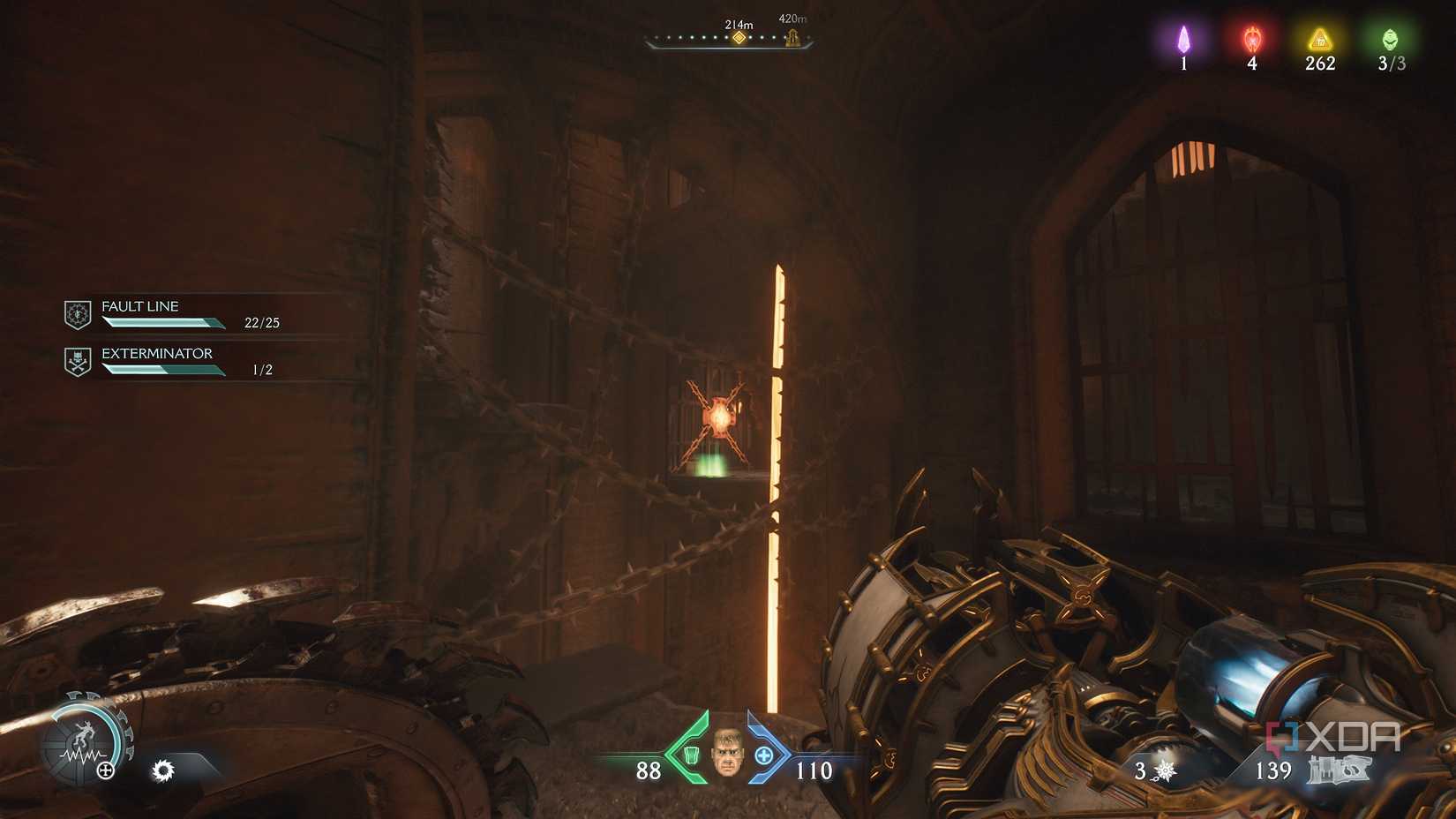Select the Fault Line quest label
Screen dimensions: 1456x819
coord(139,306)
